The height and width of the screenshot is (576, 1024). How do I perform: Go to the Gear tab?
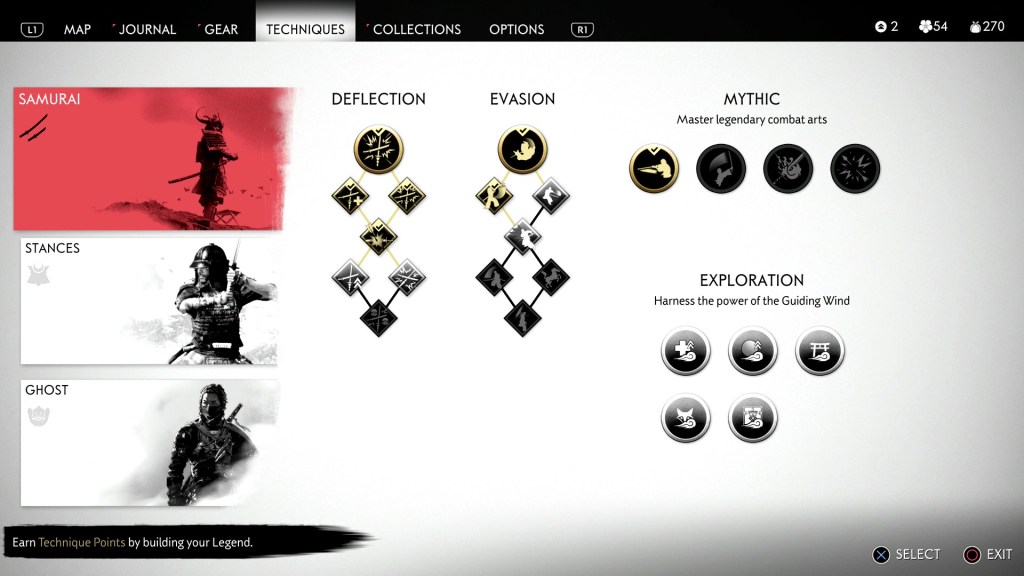click(x=220, y=29)
